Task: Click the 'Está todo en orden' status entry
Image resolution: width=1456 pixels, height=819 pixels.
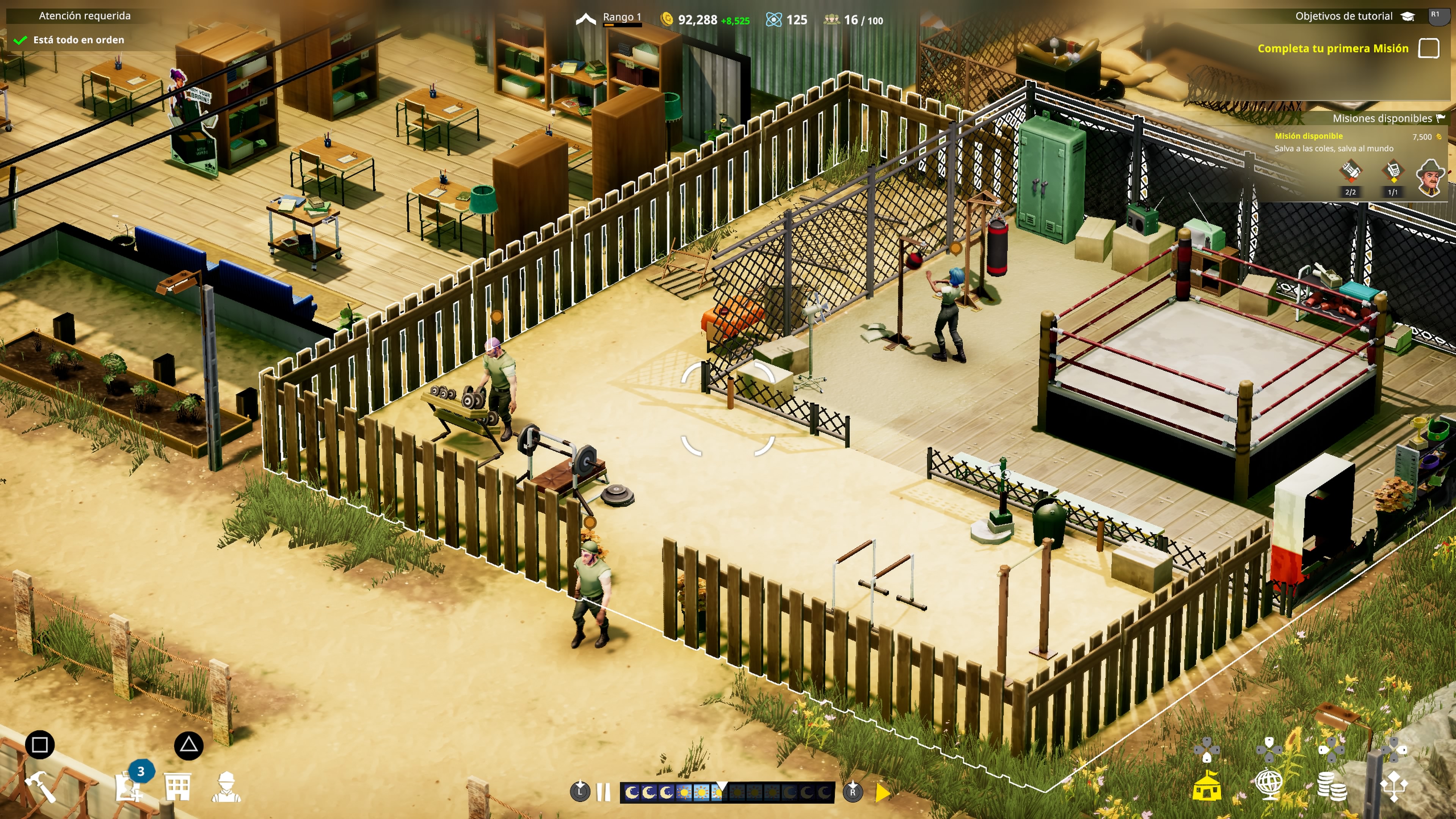Action: [x=78, y=40]
